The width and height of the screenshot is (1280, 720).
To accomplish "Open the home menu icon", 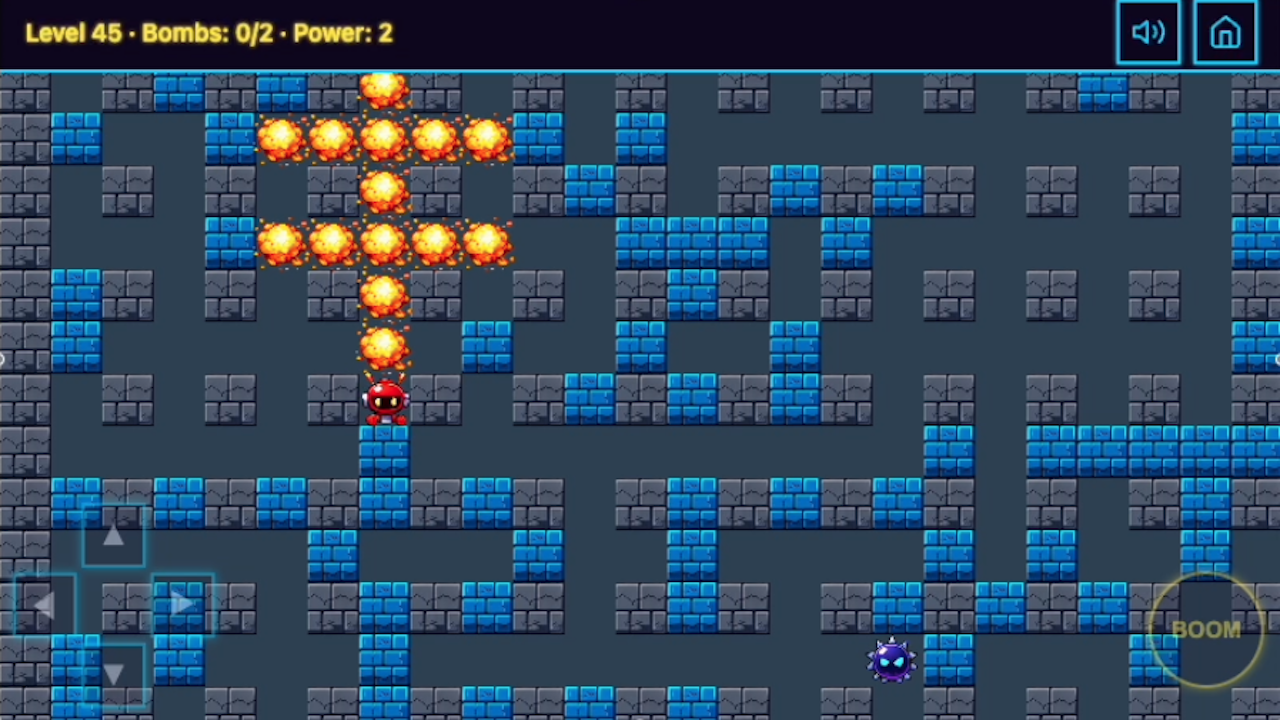I will [x=1225, y=33].
